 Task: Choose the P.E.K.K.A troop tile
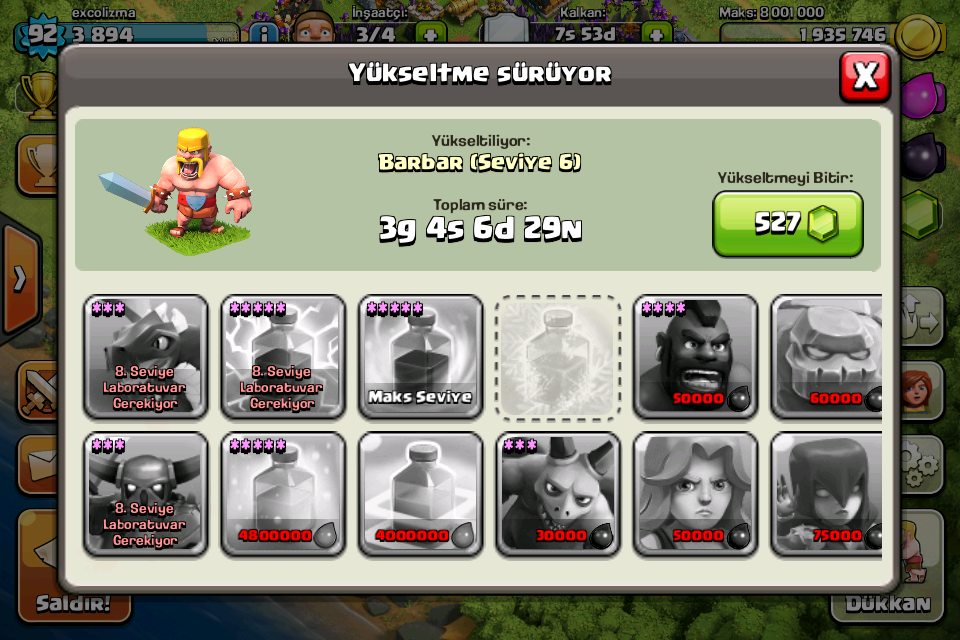pos(146,493)
